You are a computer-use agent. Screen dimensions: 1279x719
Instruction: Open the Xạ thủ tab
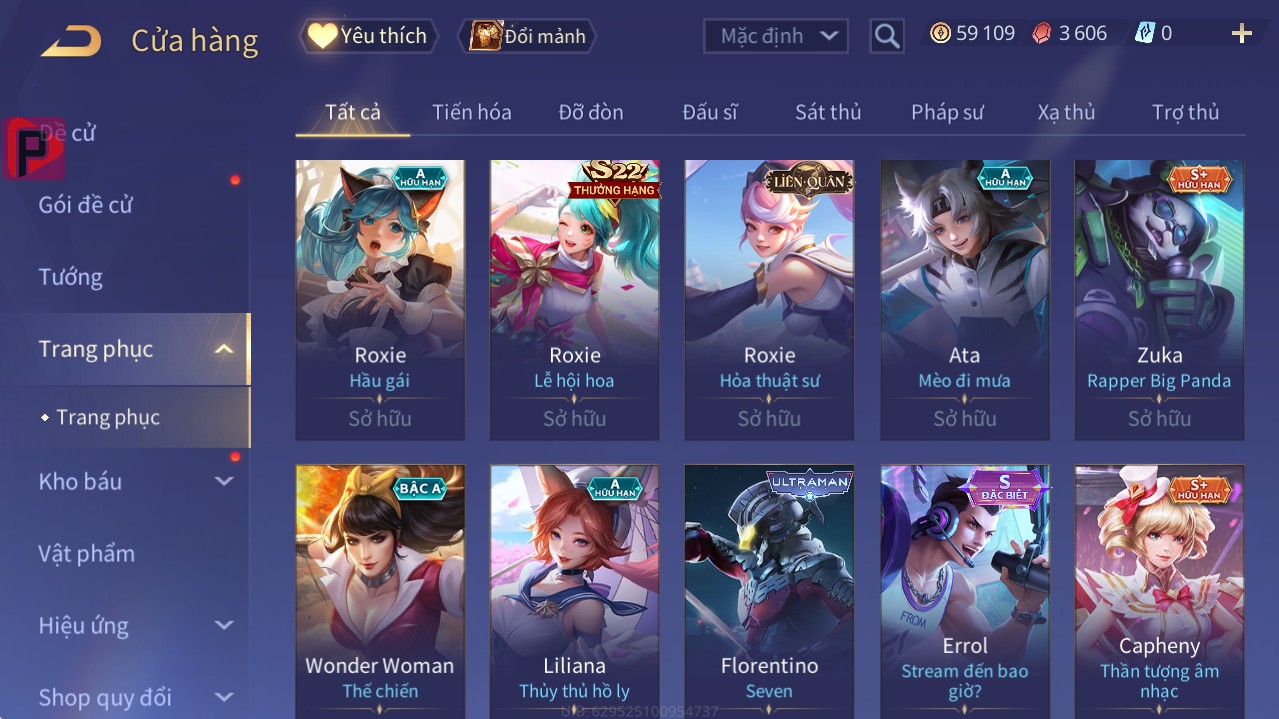(1066, 112)
